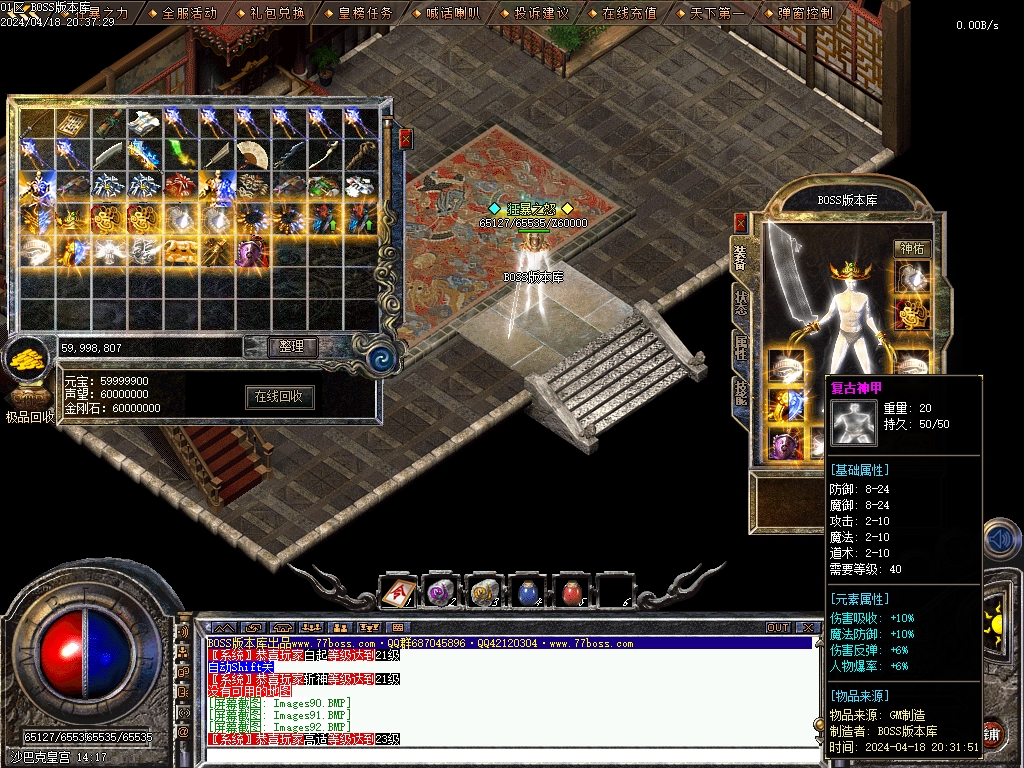Screen dimensions: 1024x768
Task: Use the blue potion in the hotbar
Action: 529,593
